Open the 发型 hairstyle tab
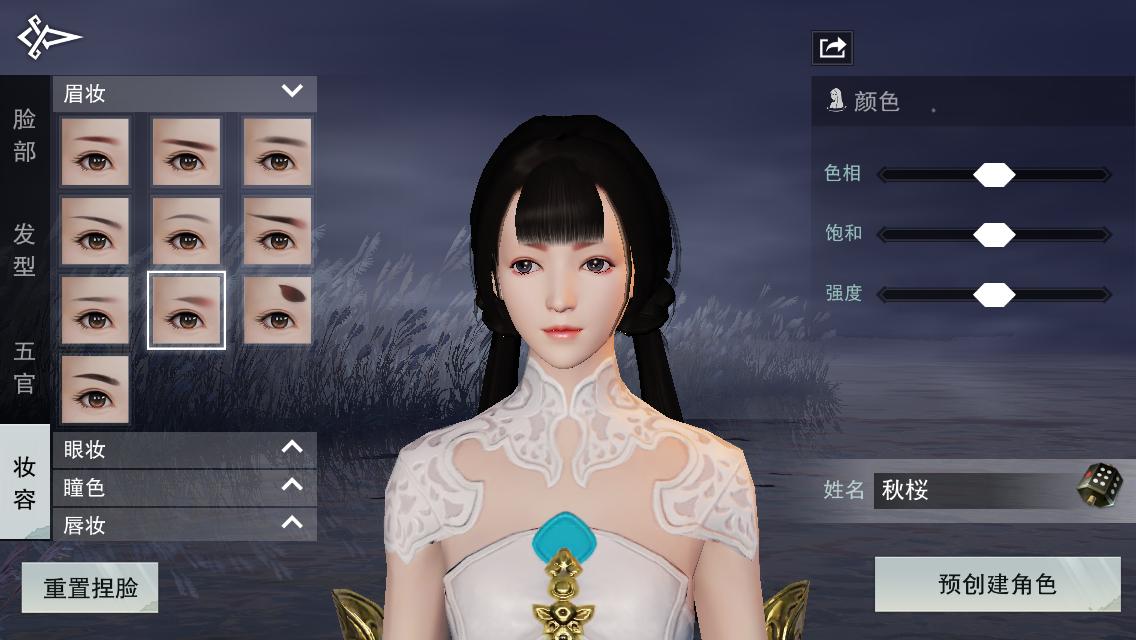 pyautogui.click(x=24, y=250)
